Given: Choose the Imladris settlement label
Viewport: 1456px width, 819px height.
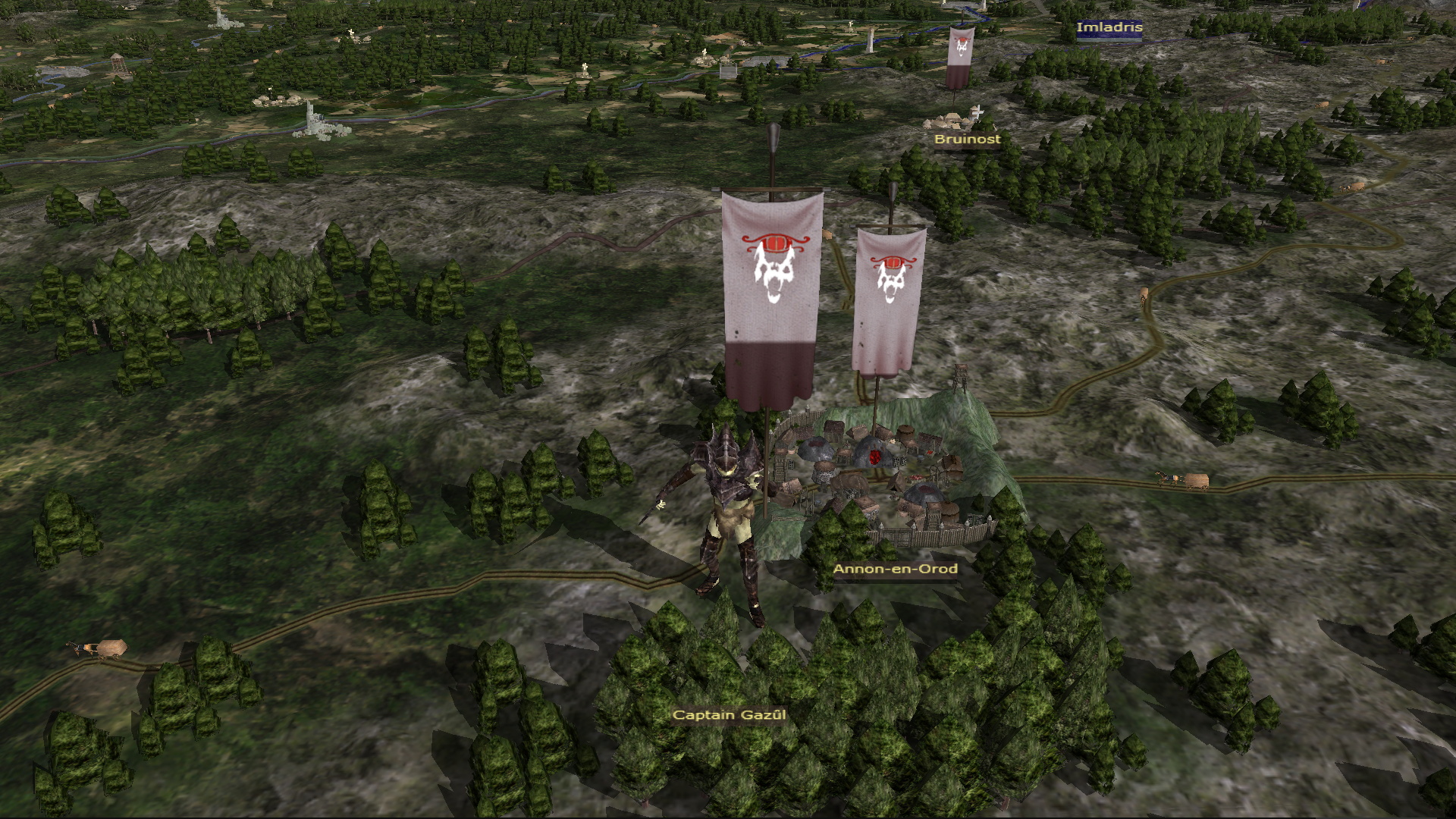Looking at the screenshot, I should [1109, 27].
